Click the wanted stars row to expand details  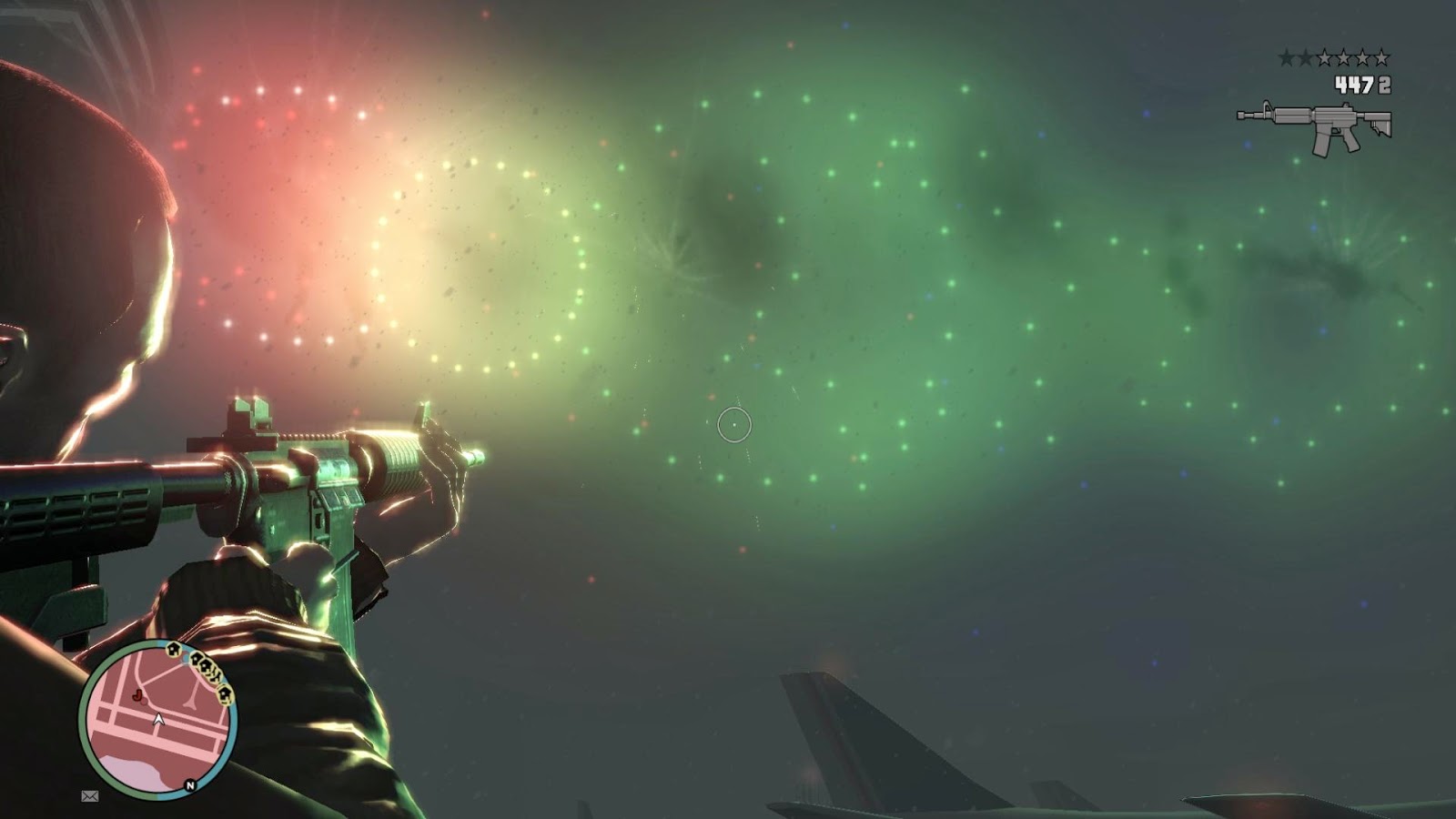(1333, 57)
